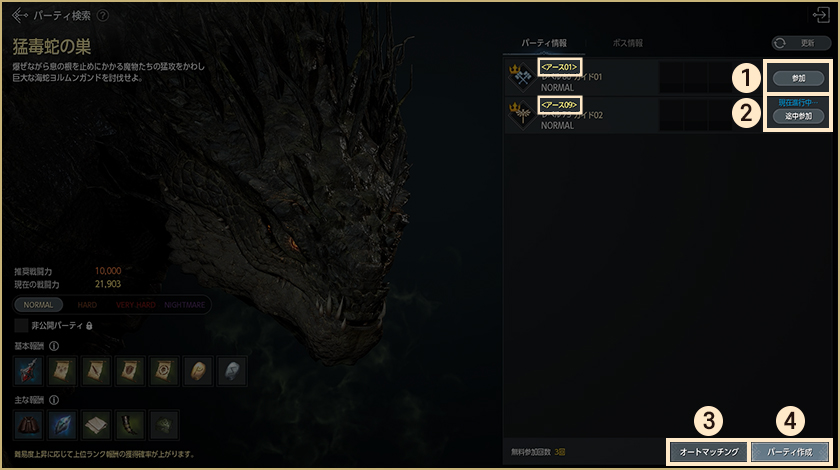The image size is (840, 470).
Task: Go back from the party search screen
Action: pos(19,16)
